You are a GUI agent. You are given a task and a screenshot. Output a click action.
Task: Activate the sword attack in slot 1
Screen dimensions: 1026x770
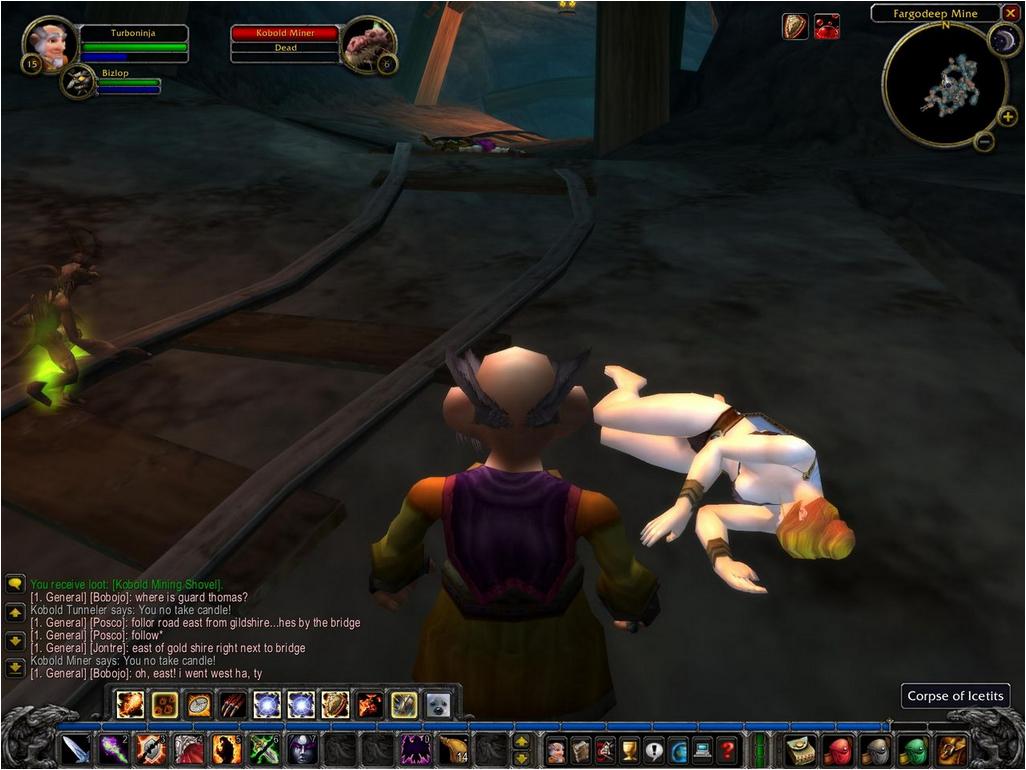tap(76, 749)
